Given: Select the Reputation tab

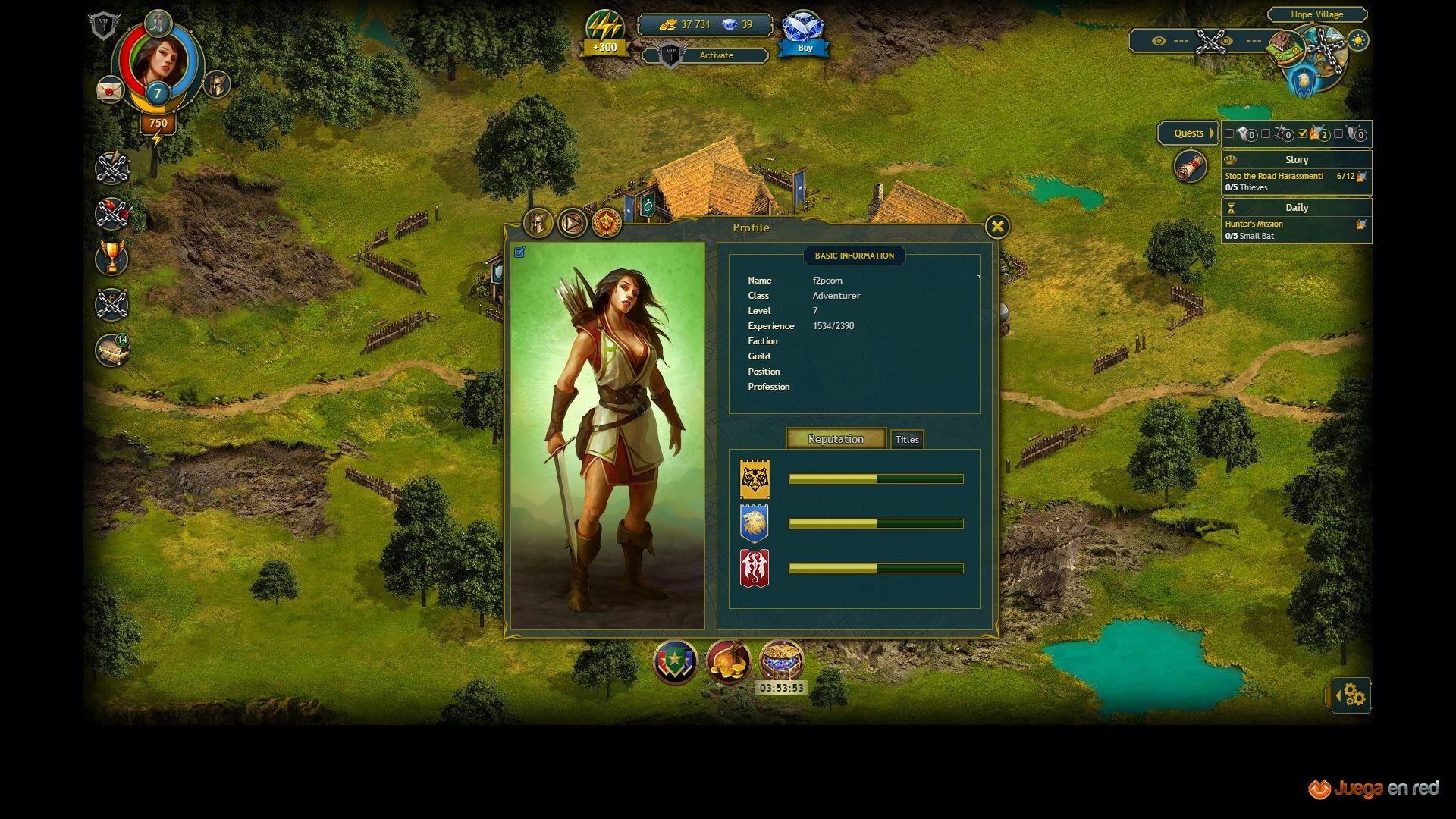Looking at the screenshot, I should tap(836, 439).
